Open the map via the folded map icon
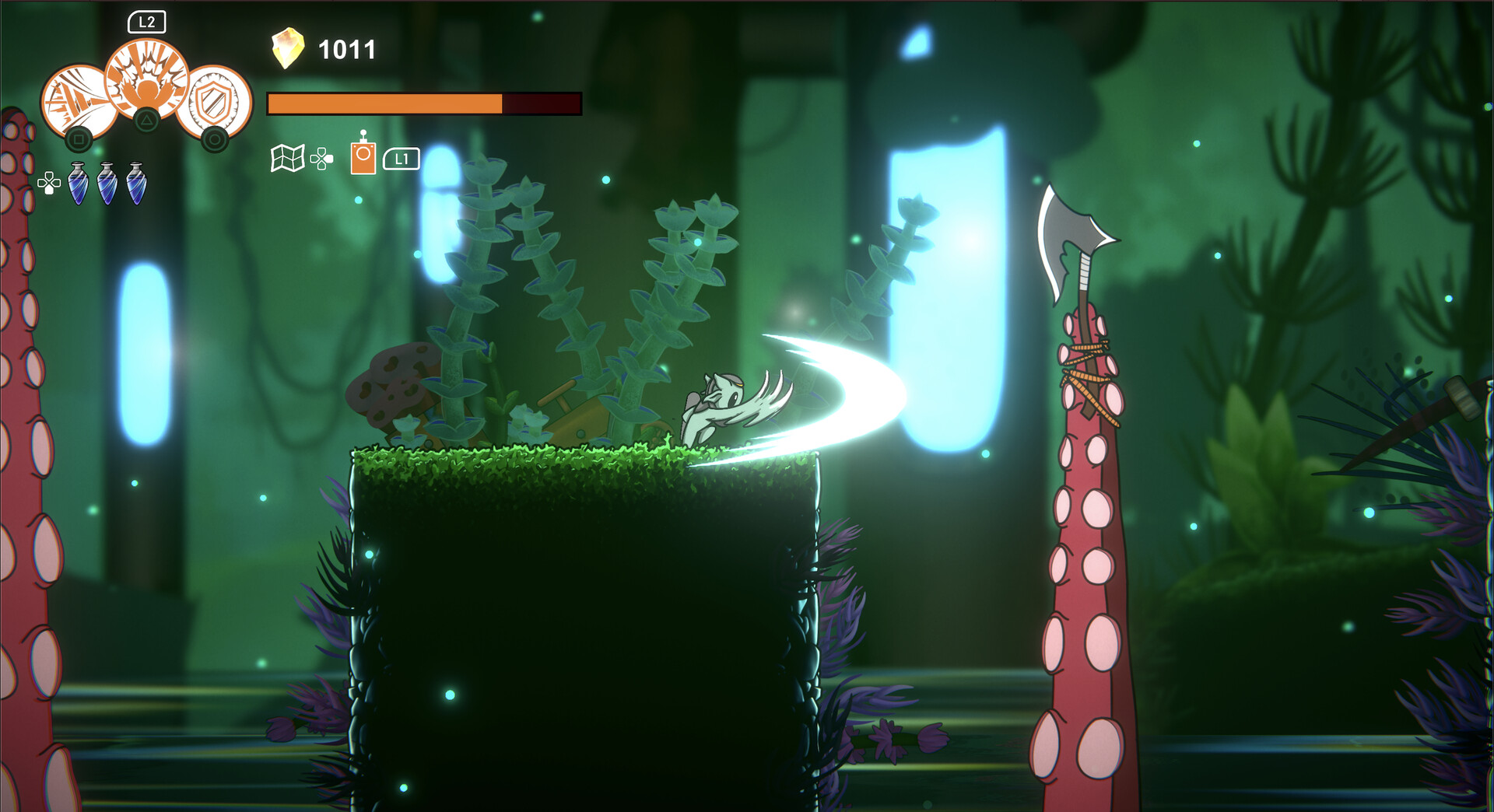Screen dimensions: 1494x812 point(286,159)
